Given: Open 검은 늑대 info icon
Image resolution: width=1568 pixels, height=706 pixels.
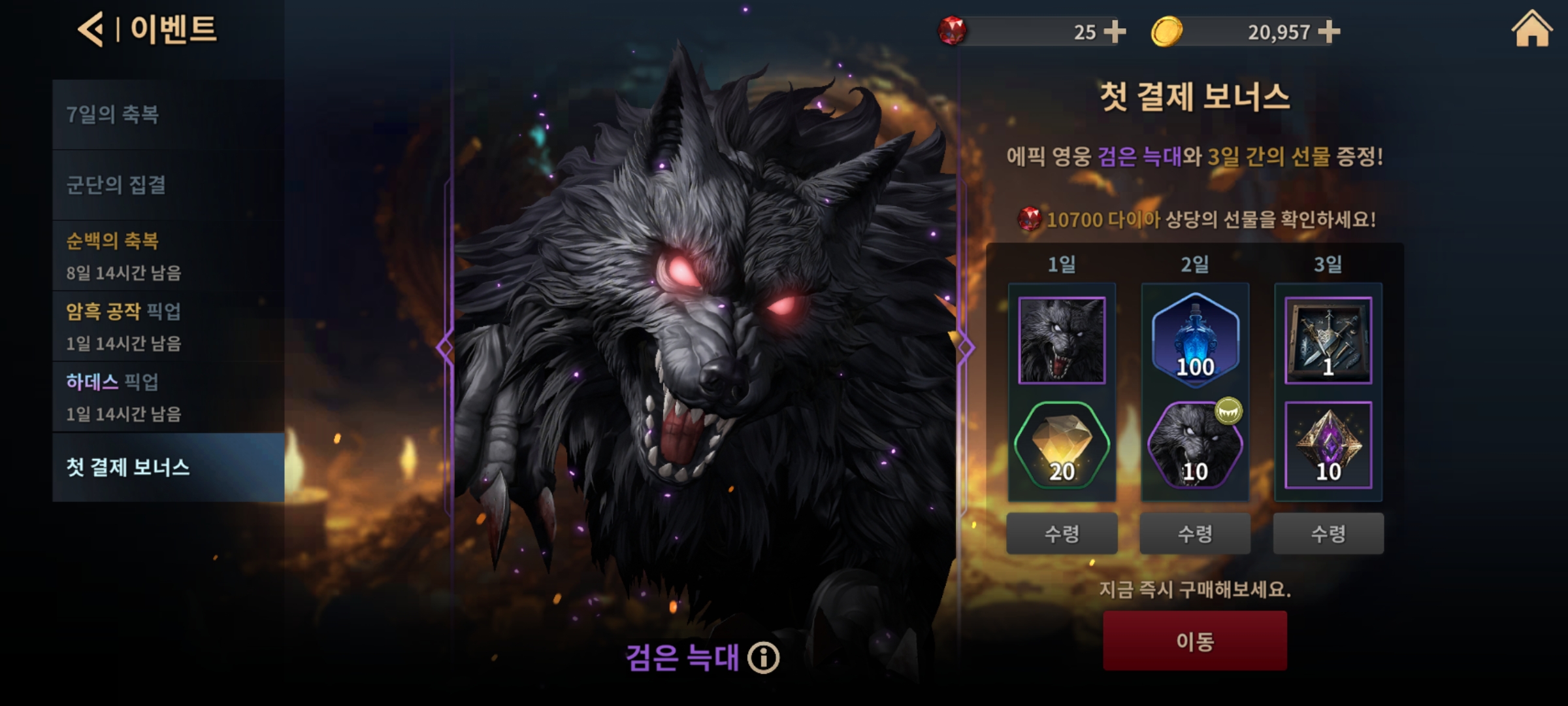Looking at the screenshot, I should (x=764, y=658).
